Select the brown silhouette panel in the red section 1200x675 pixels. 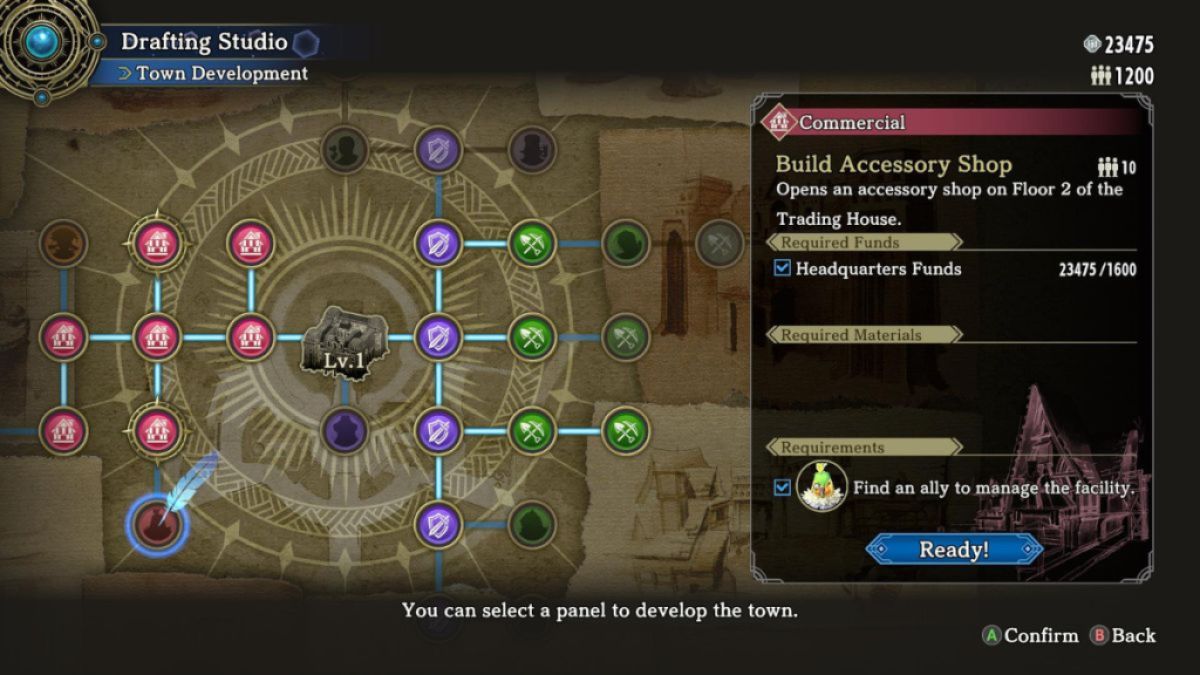[x=63, y=243]
